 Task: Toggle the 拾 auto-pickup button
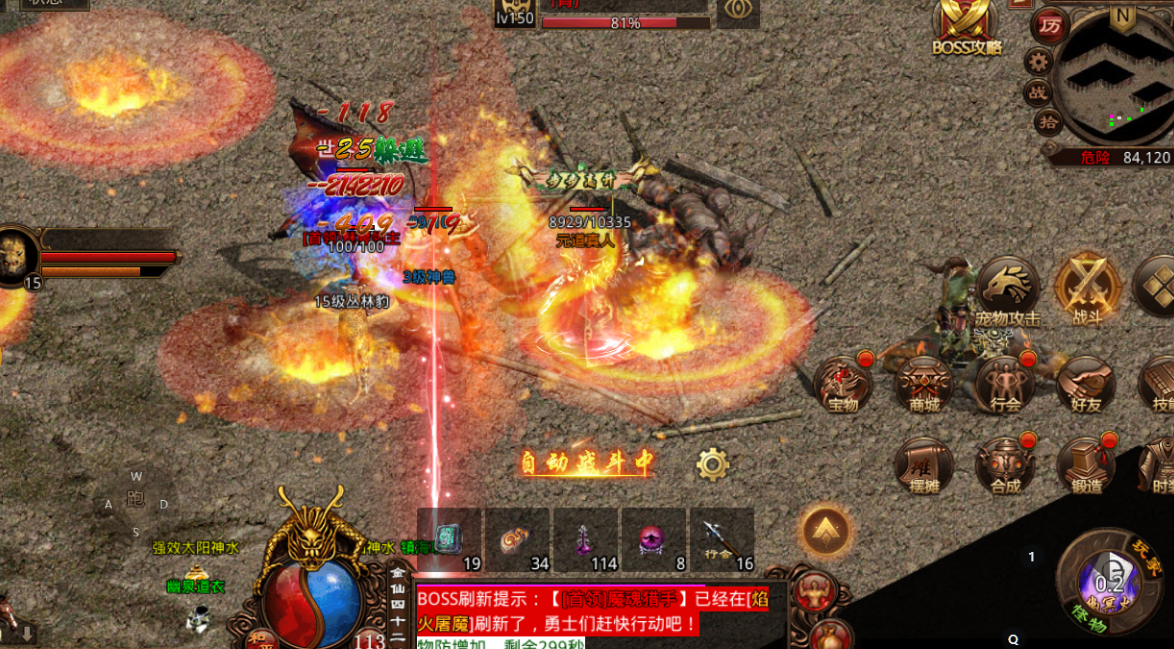pos(1048,122)
